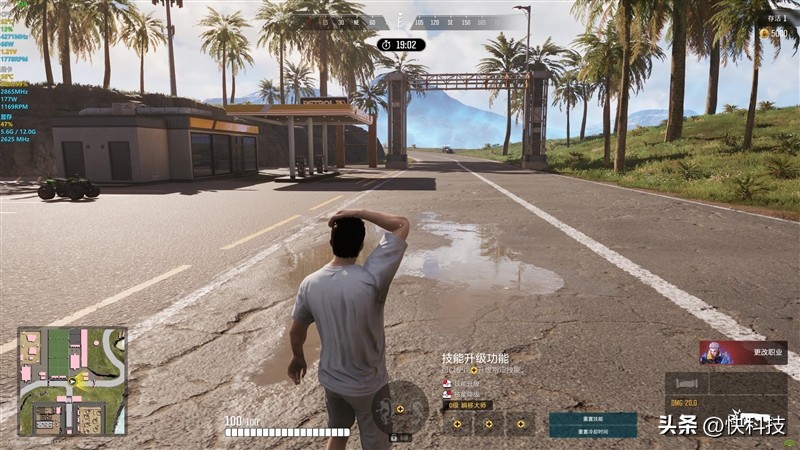The height and width of the screenshot is (450, 800).
Task: Select the 0级 skill level label
Action: 467,405
